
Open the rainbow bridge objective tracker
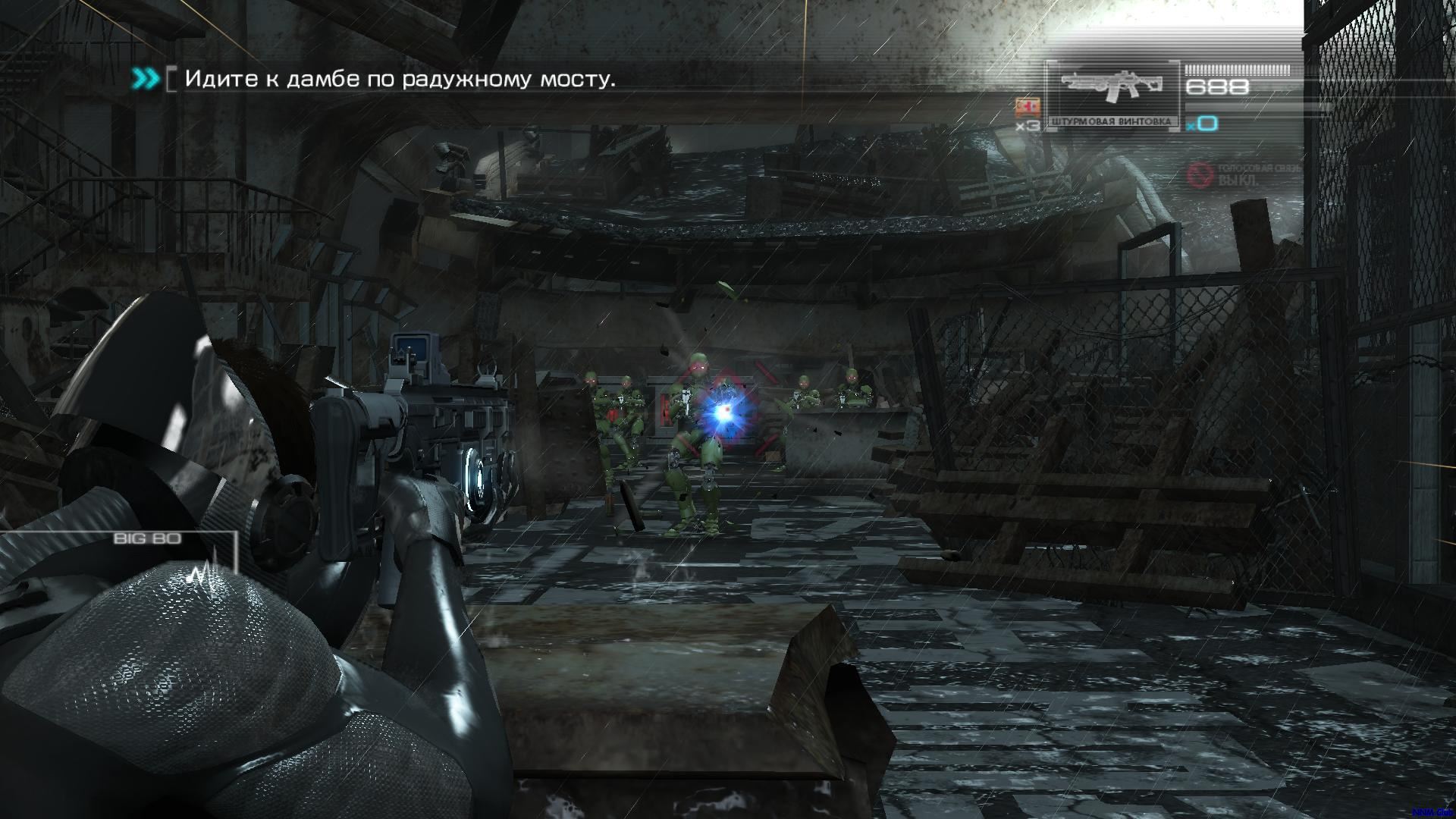point(400,79)
